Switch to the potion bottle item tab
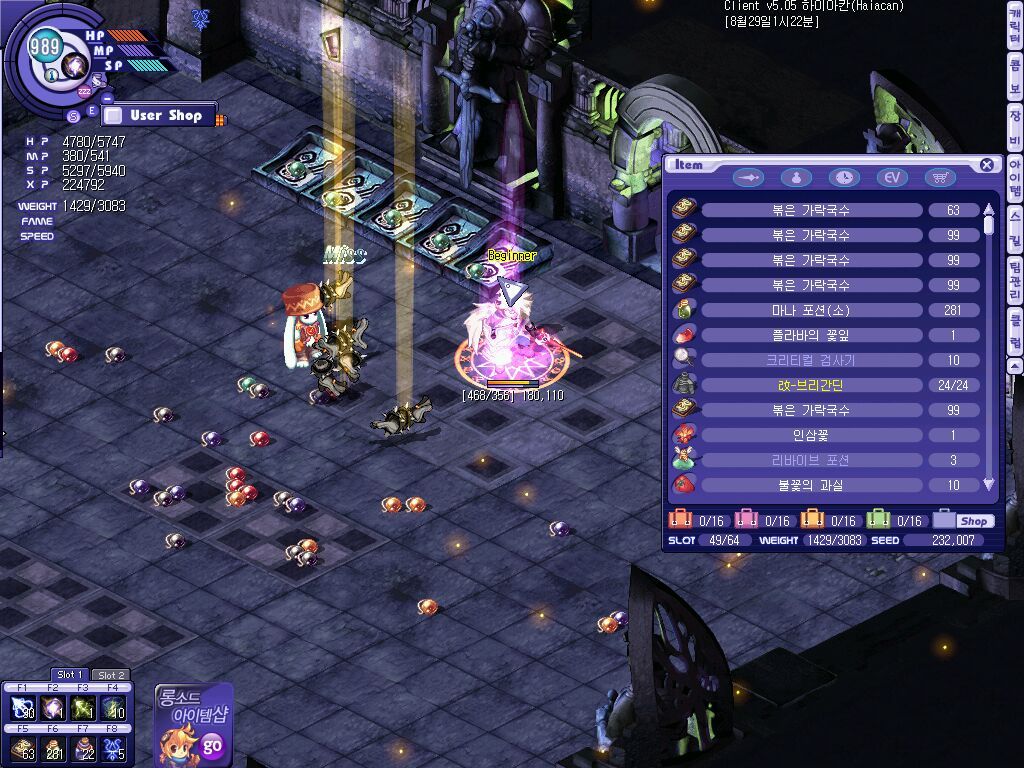Viewport: 1024px width, 768px height. click(x=796, y=177)
